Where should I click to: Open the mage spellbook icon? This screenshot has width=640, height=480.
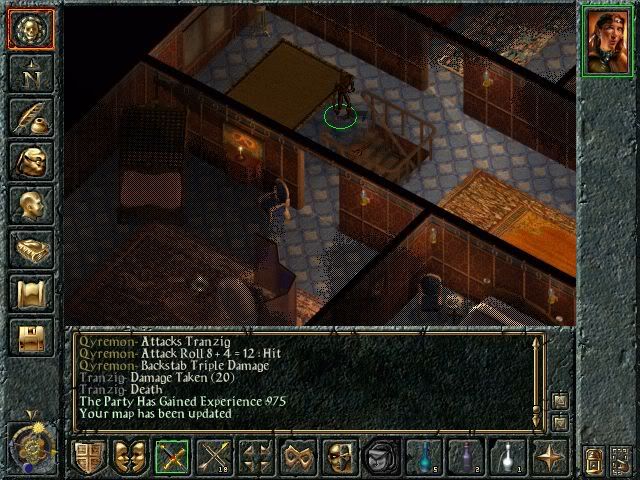[x=29, y=249]
